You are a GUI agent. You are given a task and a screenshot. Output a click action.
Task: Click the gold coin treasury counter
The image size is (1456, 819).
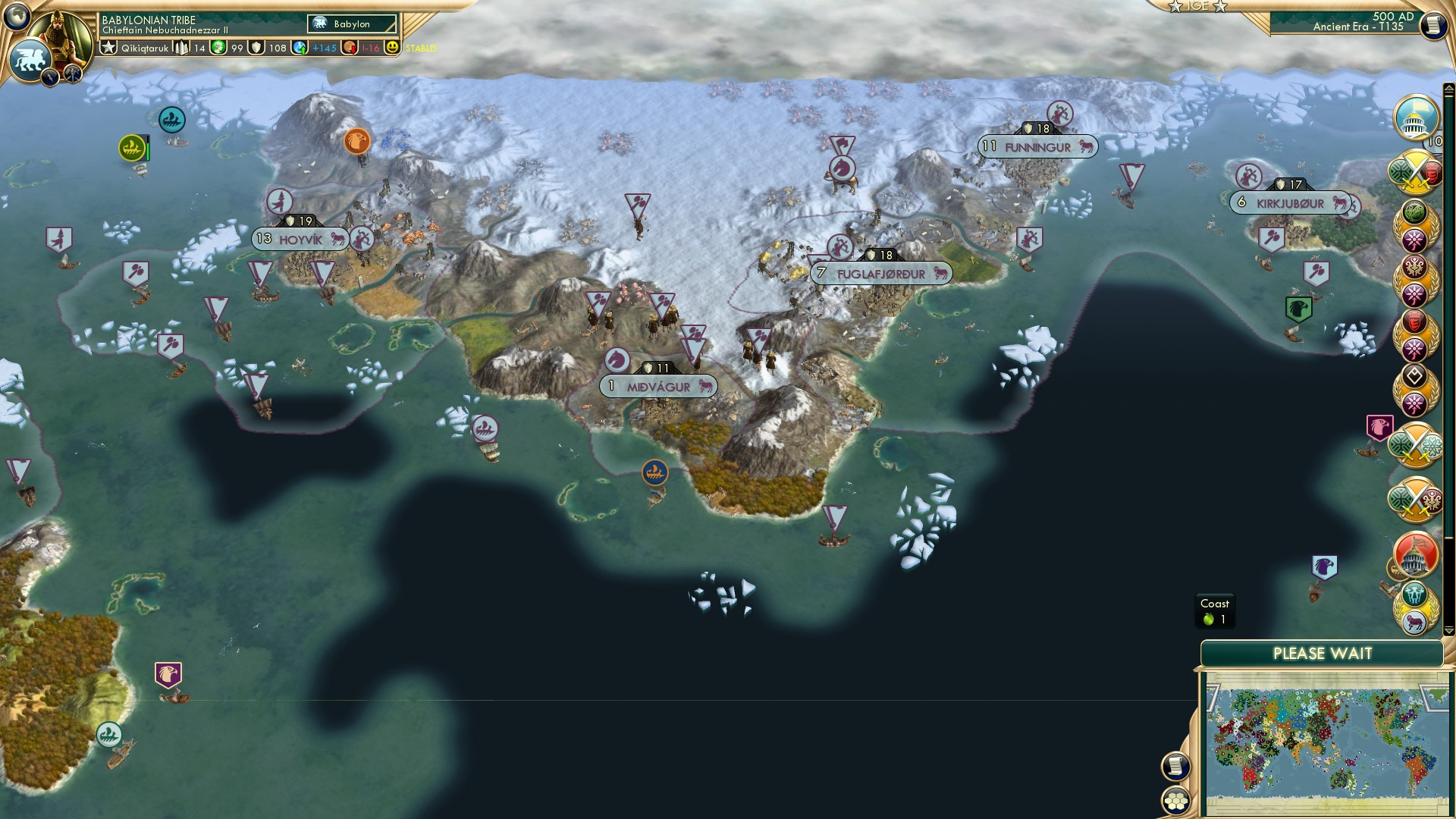coord(218,47)
